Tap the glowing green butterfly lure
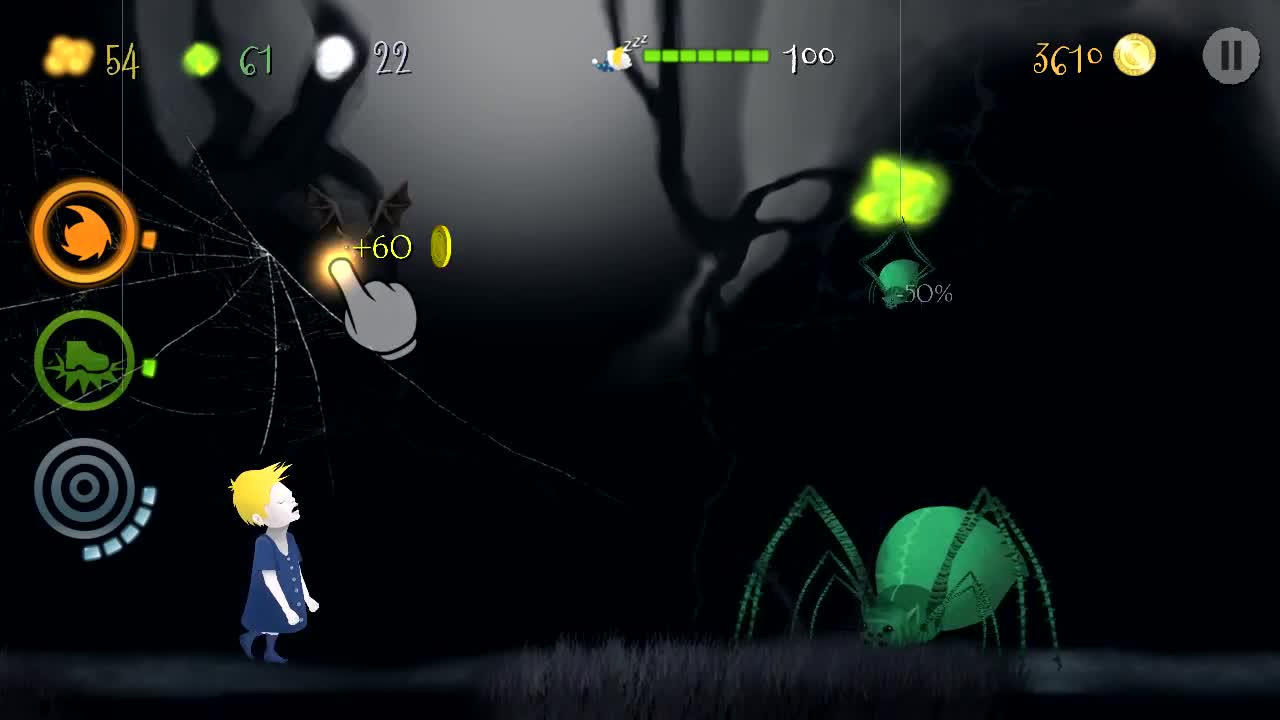 tap(902, 188)
